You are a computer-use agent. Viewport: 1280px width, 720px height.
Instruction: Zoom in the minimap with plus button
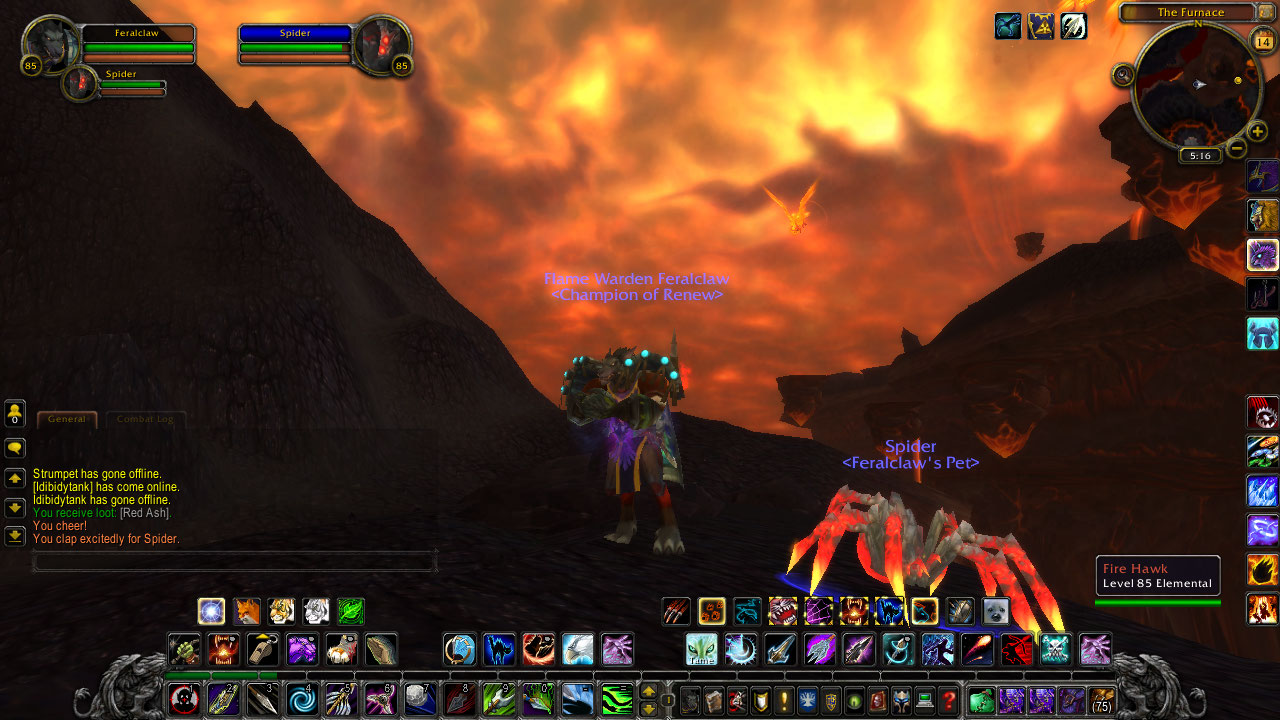(x=1256, y=131)
